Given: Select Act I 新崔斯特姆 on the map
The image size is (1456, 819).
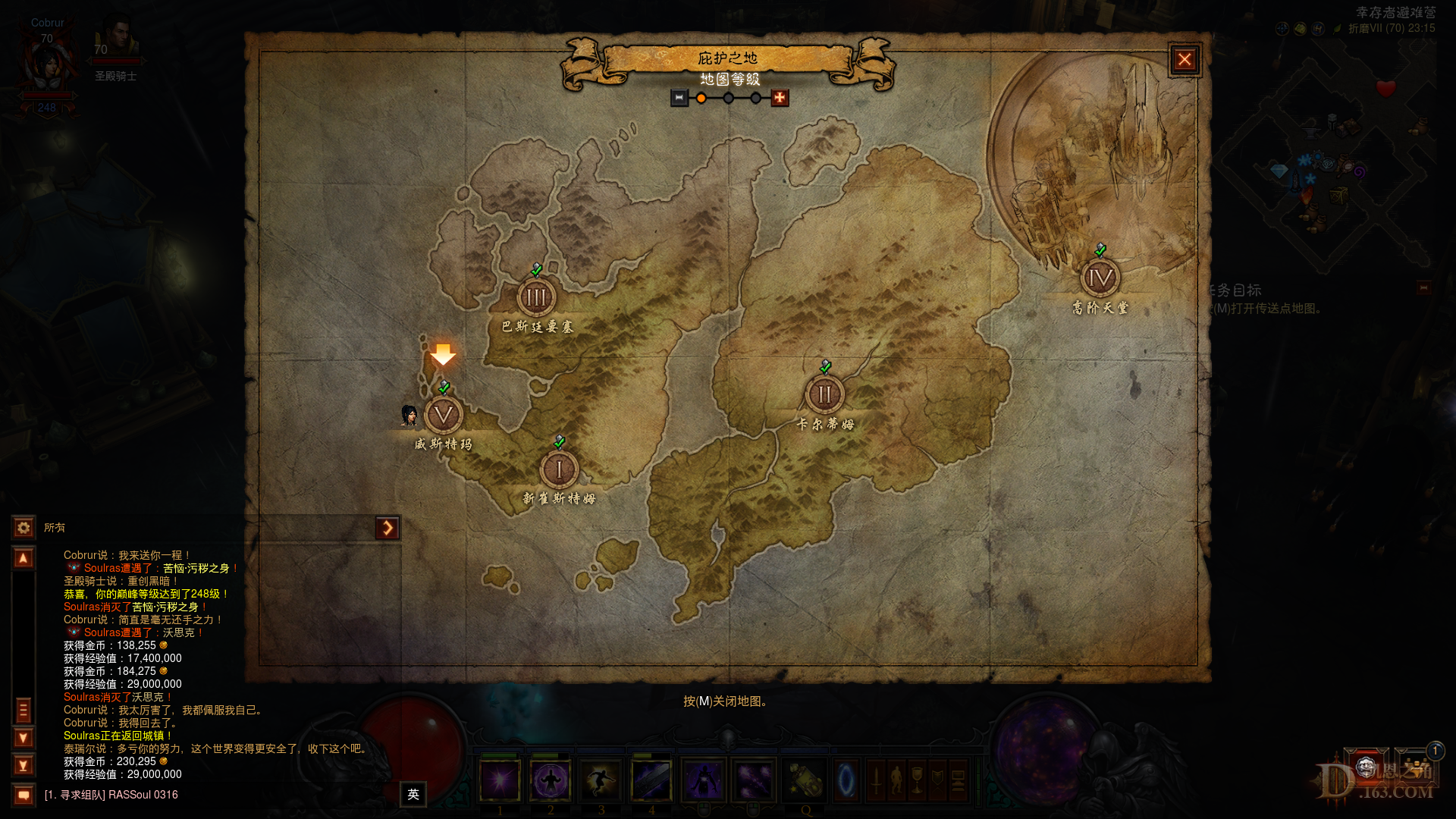Looking at the screenshot, I should pyautogui.click(x=559, y=469).
